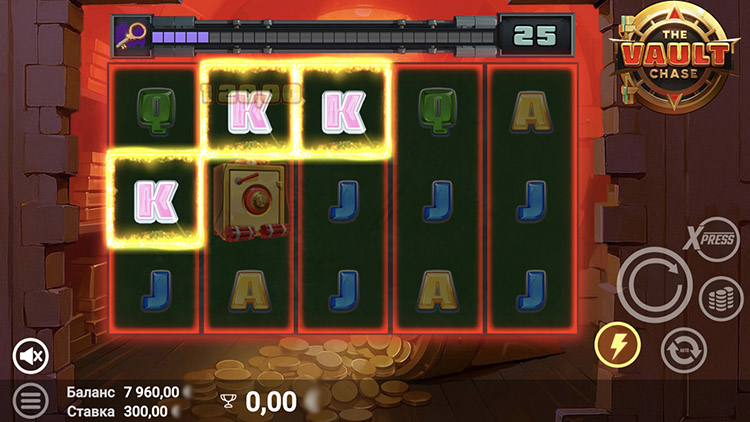Open the hamburger menu
750x422 pixels.
coord(31,401)
